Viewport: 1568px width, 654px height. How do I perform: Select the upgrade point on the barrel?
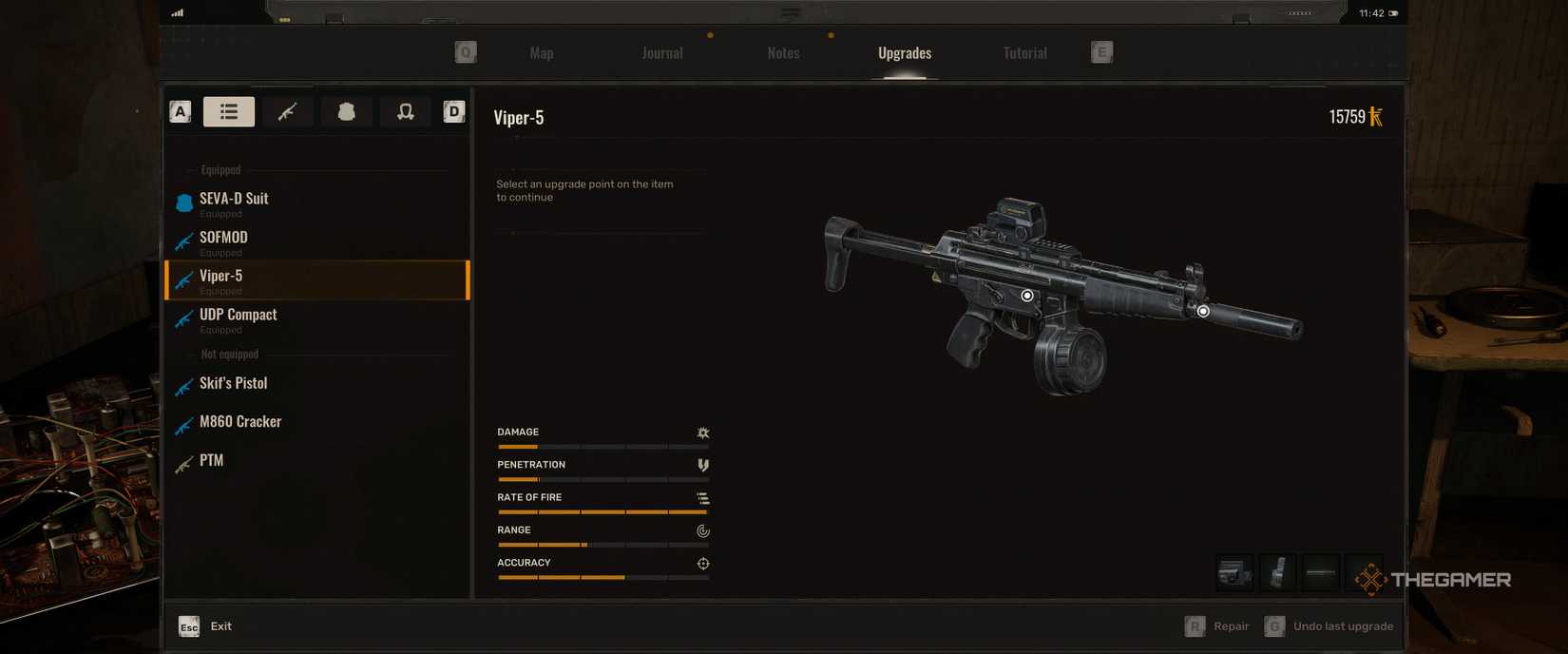point(1203,311)
